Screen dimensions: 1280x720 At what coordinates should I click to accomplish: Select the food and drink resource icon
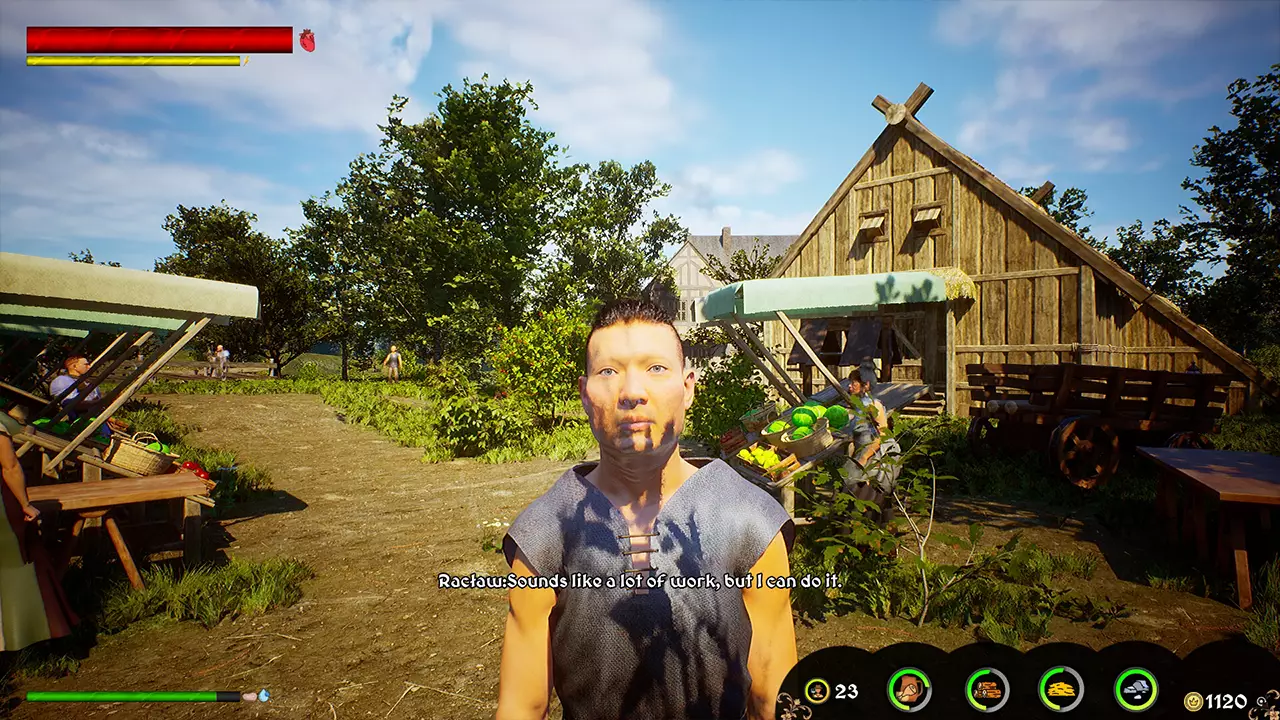(x=909, y=689)
